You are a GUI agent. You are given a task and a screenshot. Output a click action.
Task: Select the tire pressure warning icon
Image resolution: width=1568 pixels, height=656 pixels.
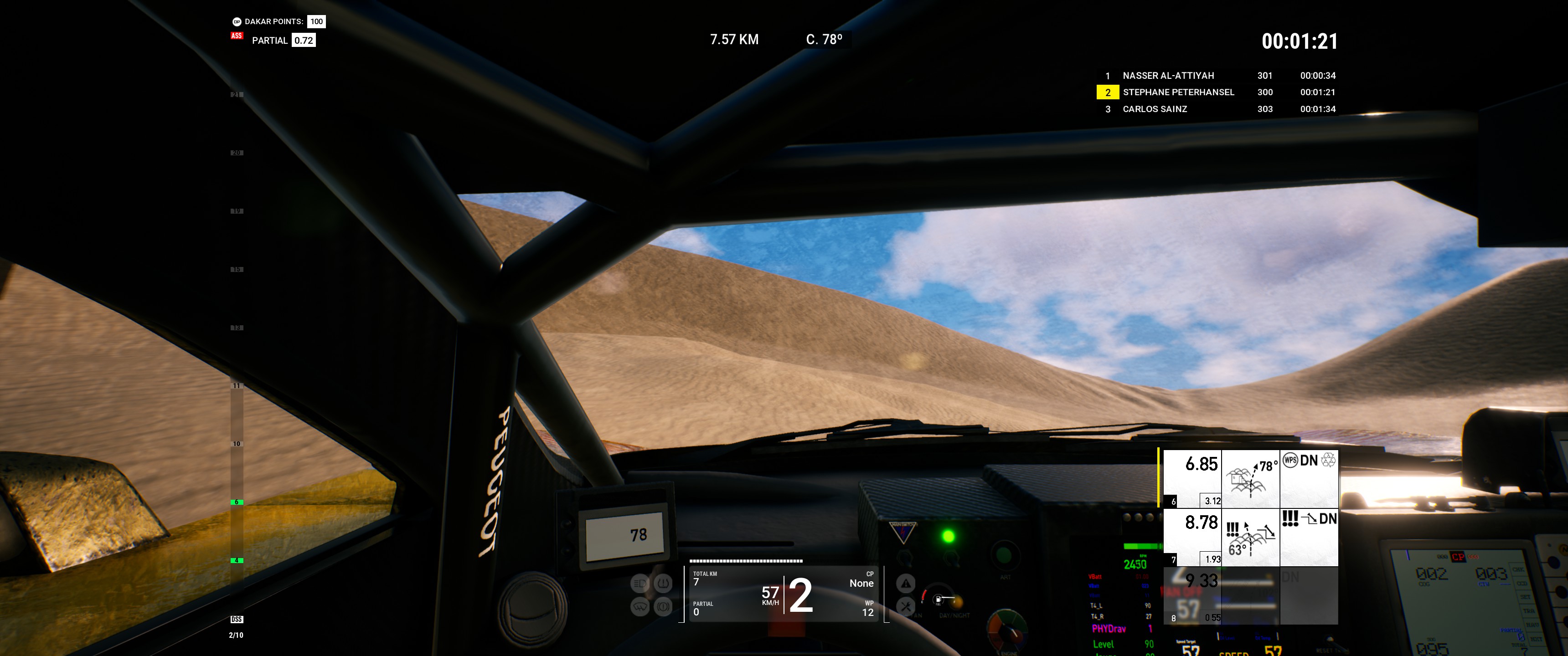pos(663,584)
